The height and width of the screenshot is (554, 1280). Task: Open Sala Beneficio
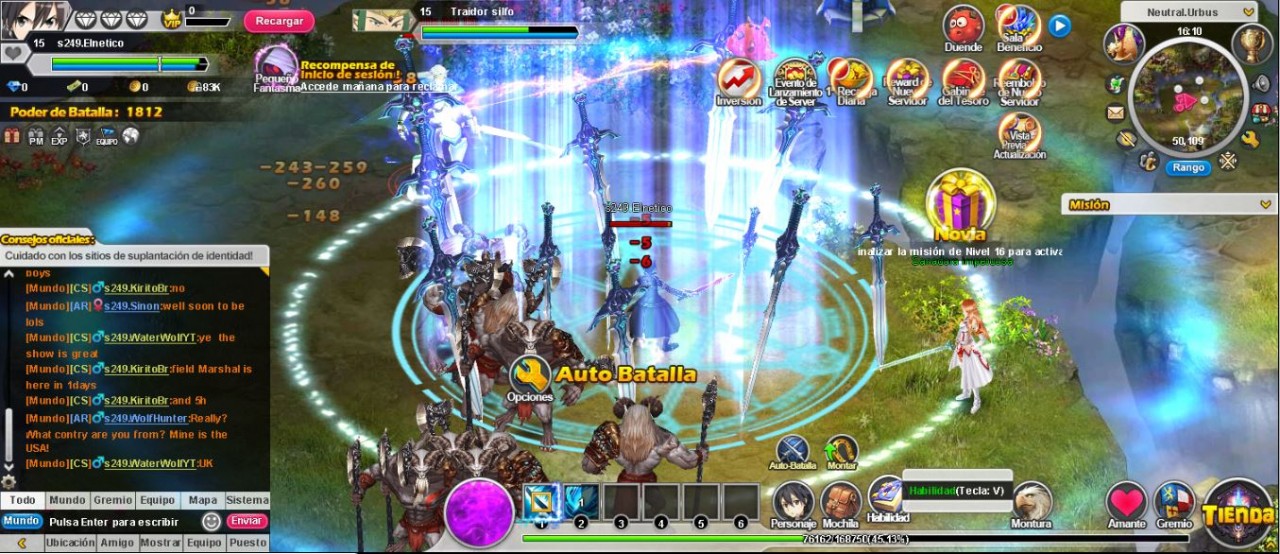click(1019, 26)
